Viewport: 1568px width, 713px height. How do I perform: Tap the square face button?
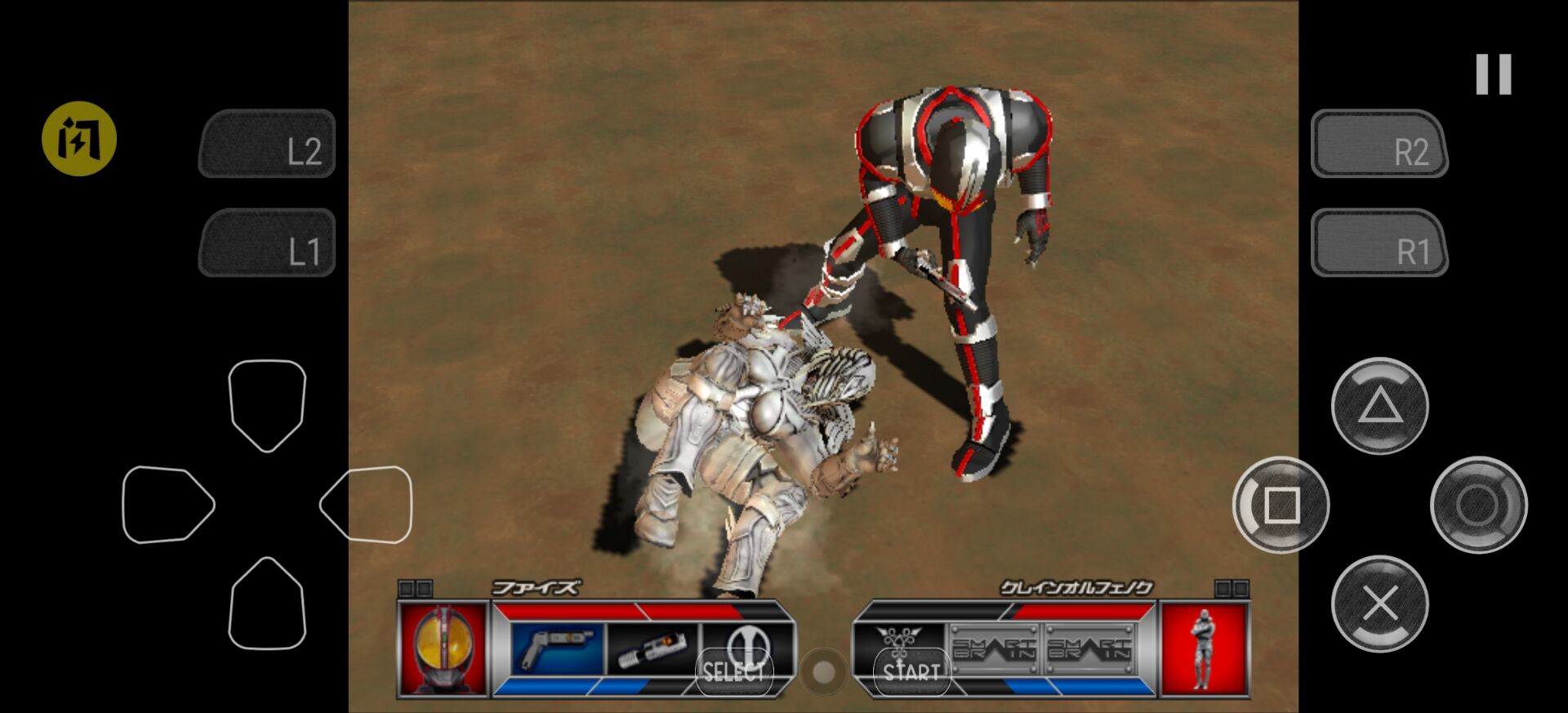pos(1281,505)
